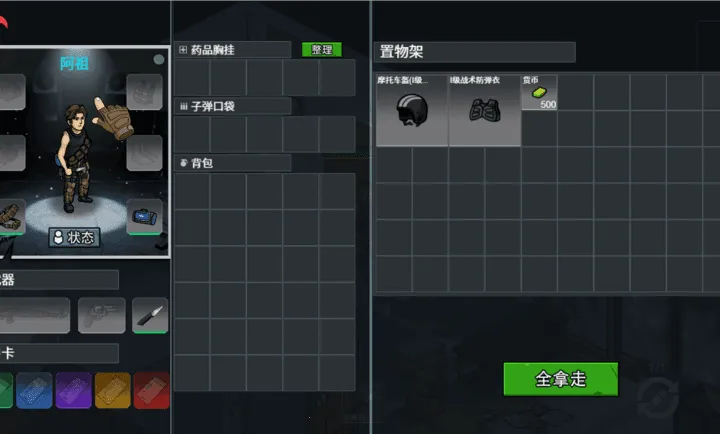720x434 pixels.
Task: Click the faded refresh arrows icon
Action: click(x=652, y=392)
